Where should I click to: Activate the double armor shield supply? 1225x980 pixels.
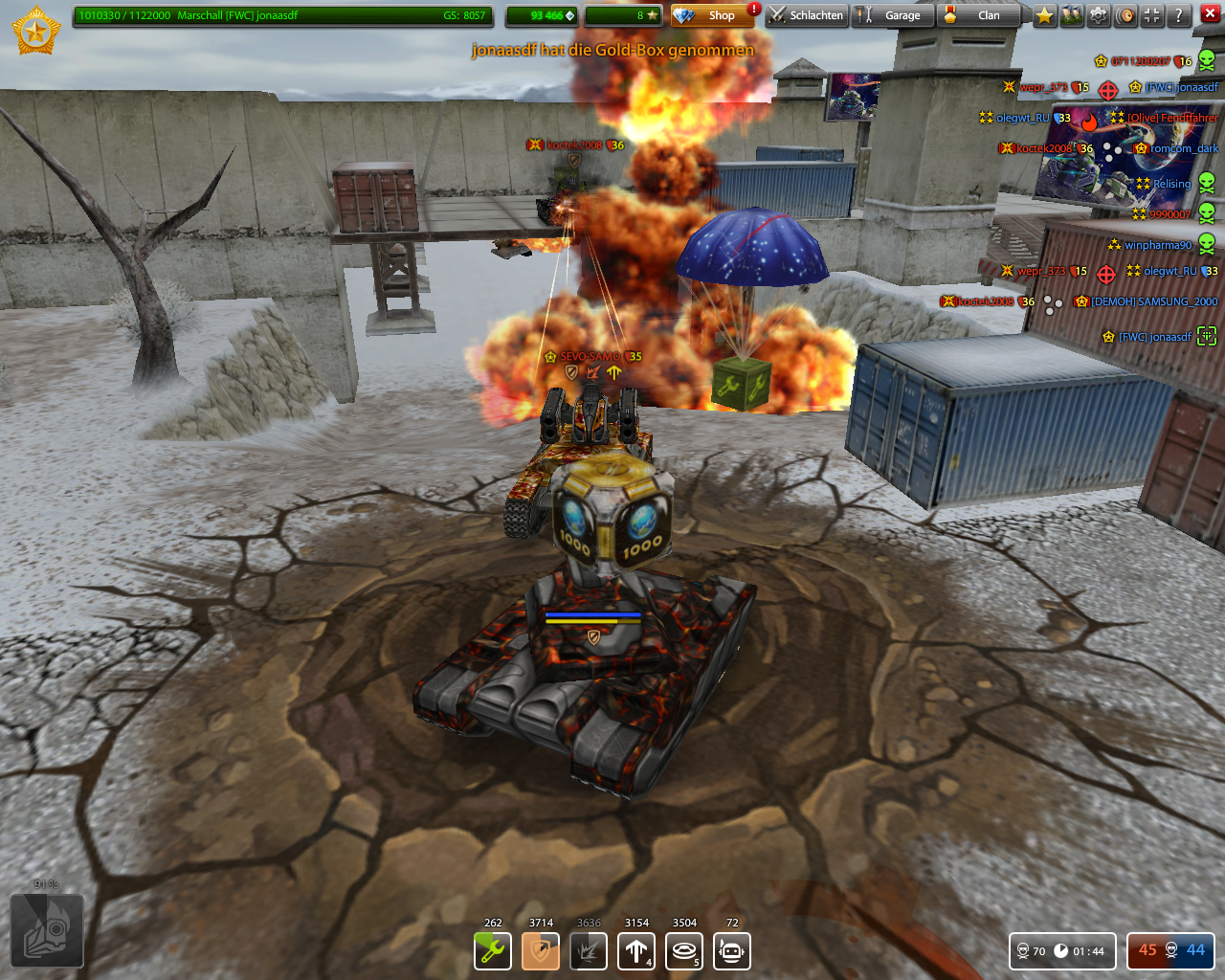coord(541,951)
